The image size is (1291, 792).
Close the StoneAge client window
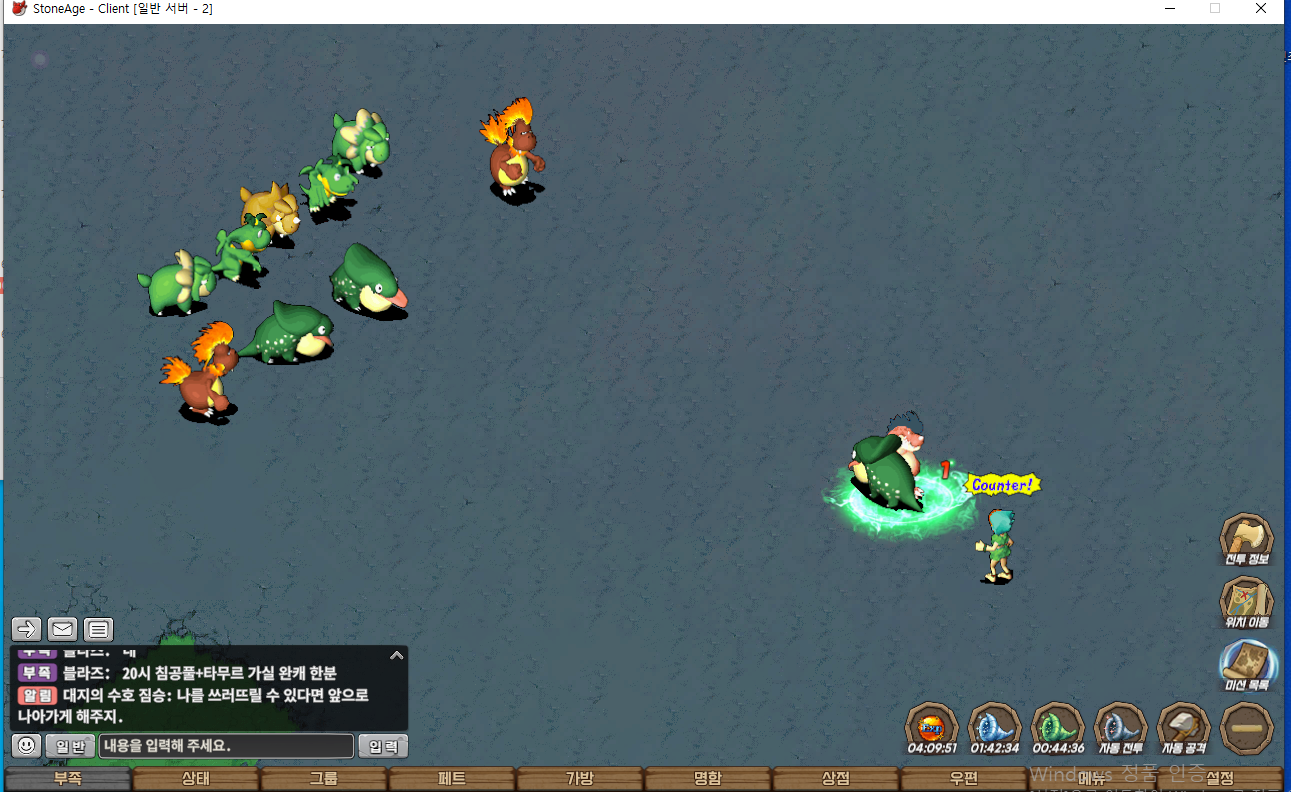[1261, 9]
